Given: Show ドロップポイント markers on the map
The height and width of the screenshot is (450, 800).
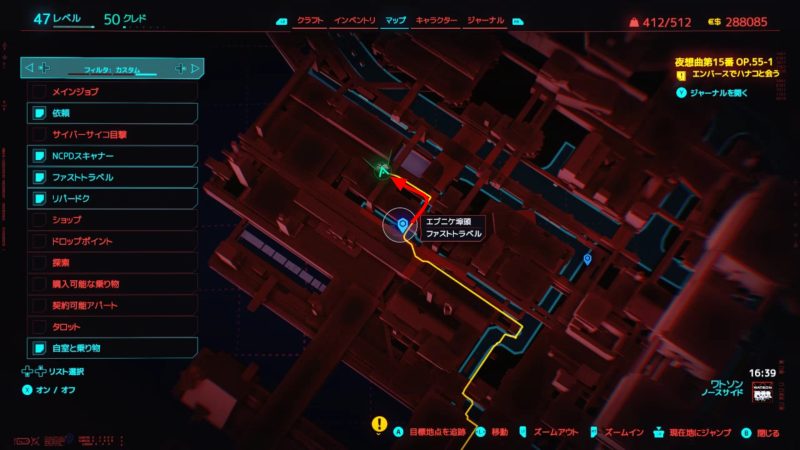Looking at the screenshot, I should click(113, 241).
